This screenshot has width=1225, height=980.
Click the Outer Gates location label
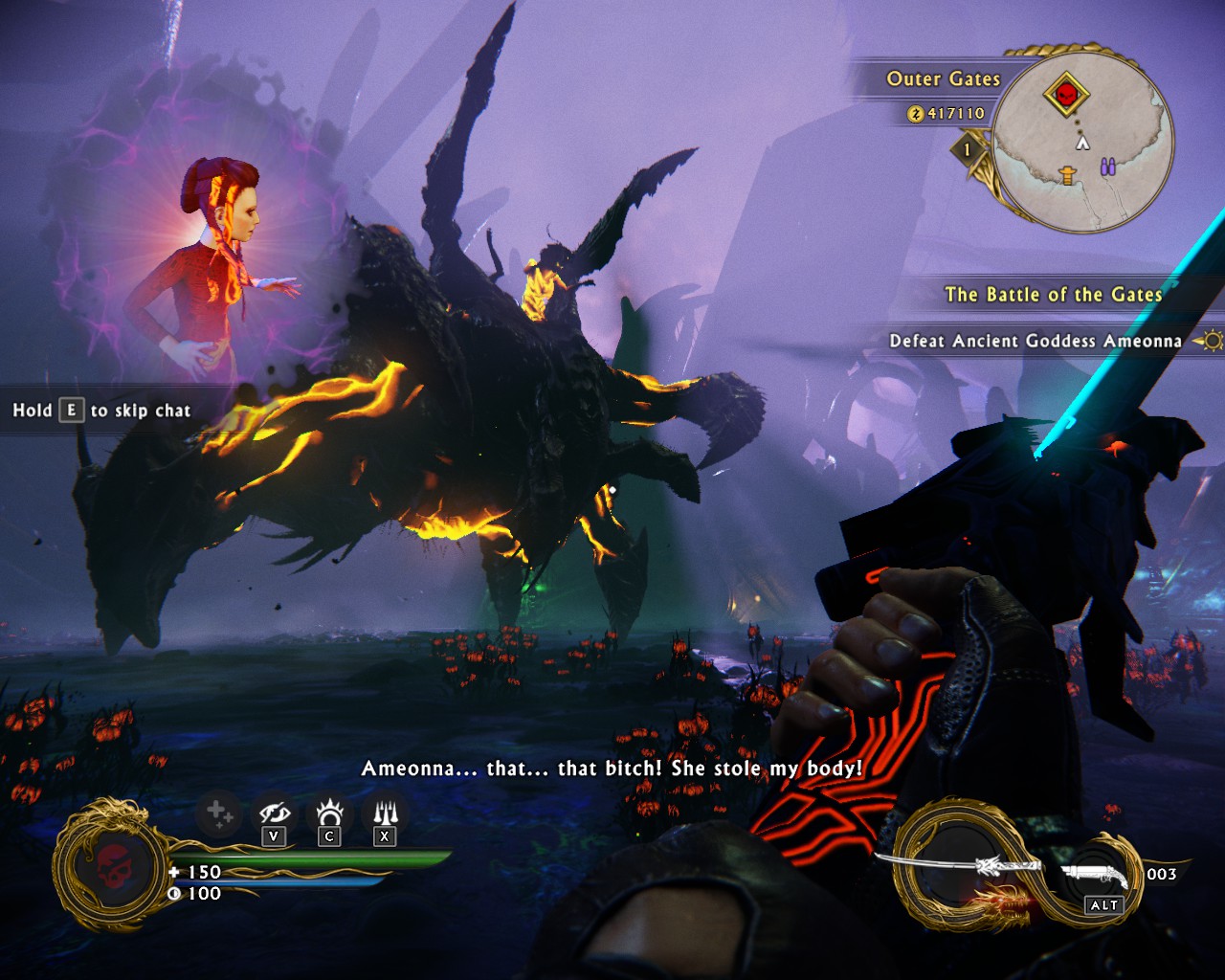coord(943,79)
